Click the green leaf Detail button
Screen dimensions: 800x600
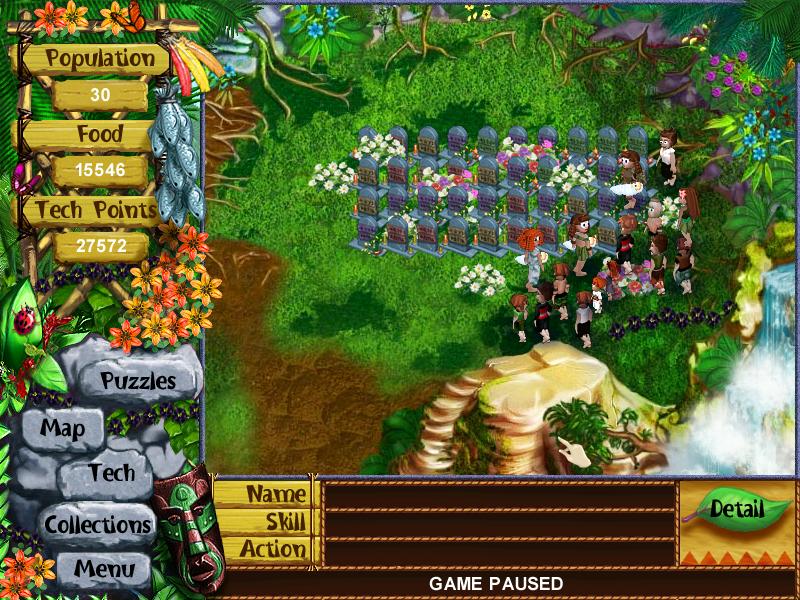point(736,509)
